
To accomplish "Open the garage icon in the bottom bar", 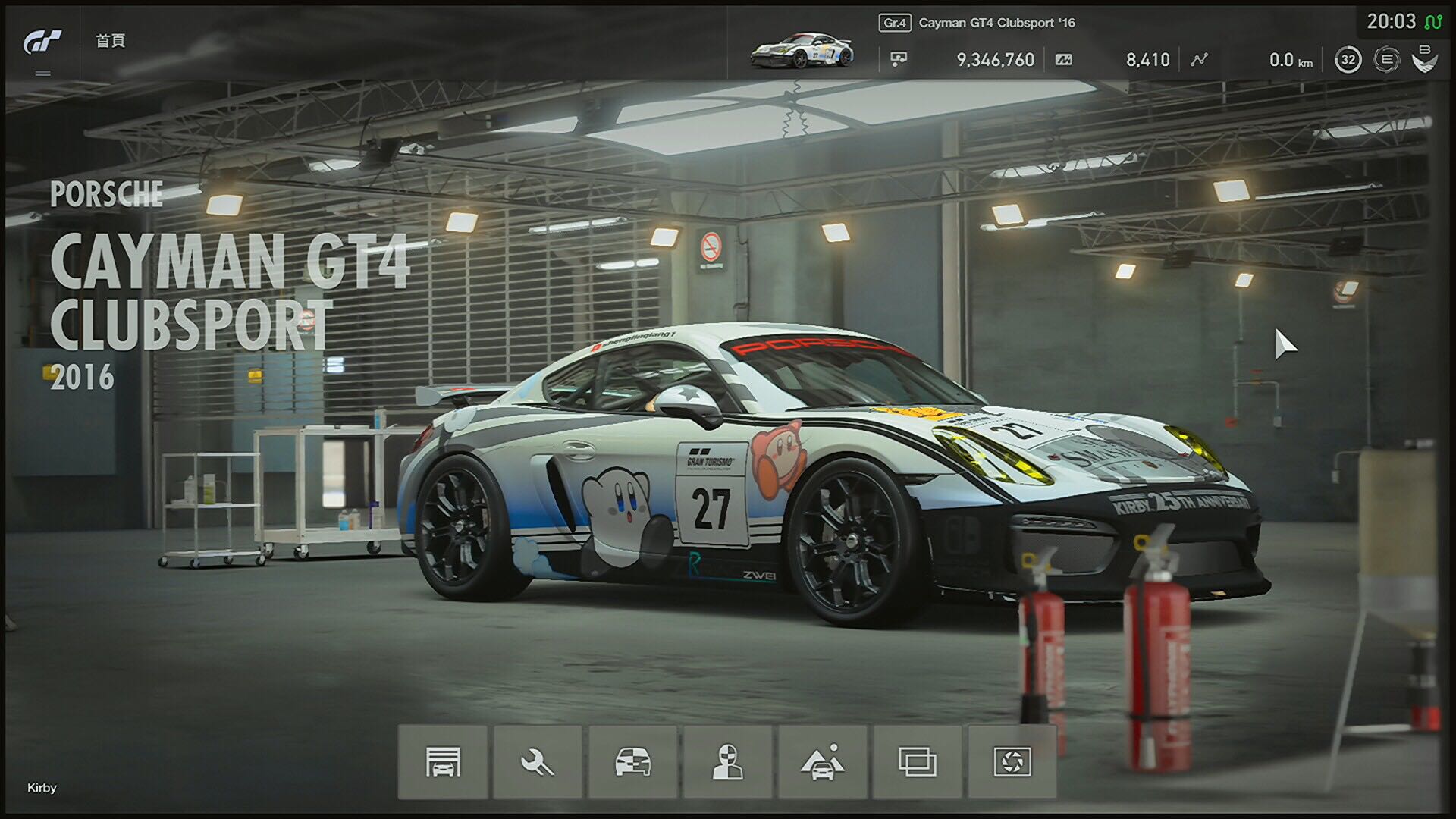I will pos(443,761).
